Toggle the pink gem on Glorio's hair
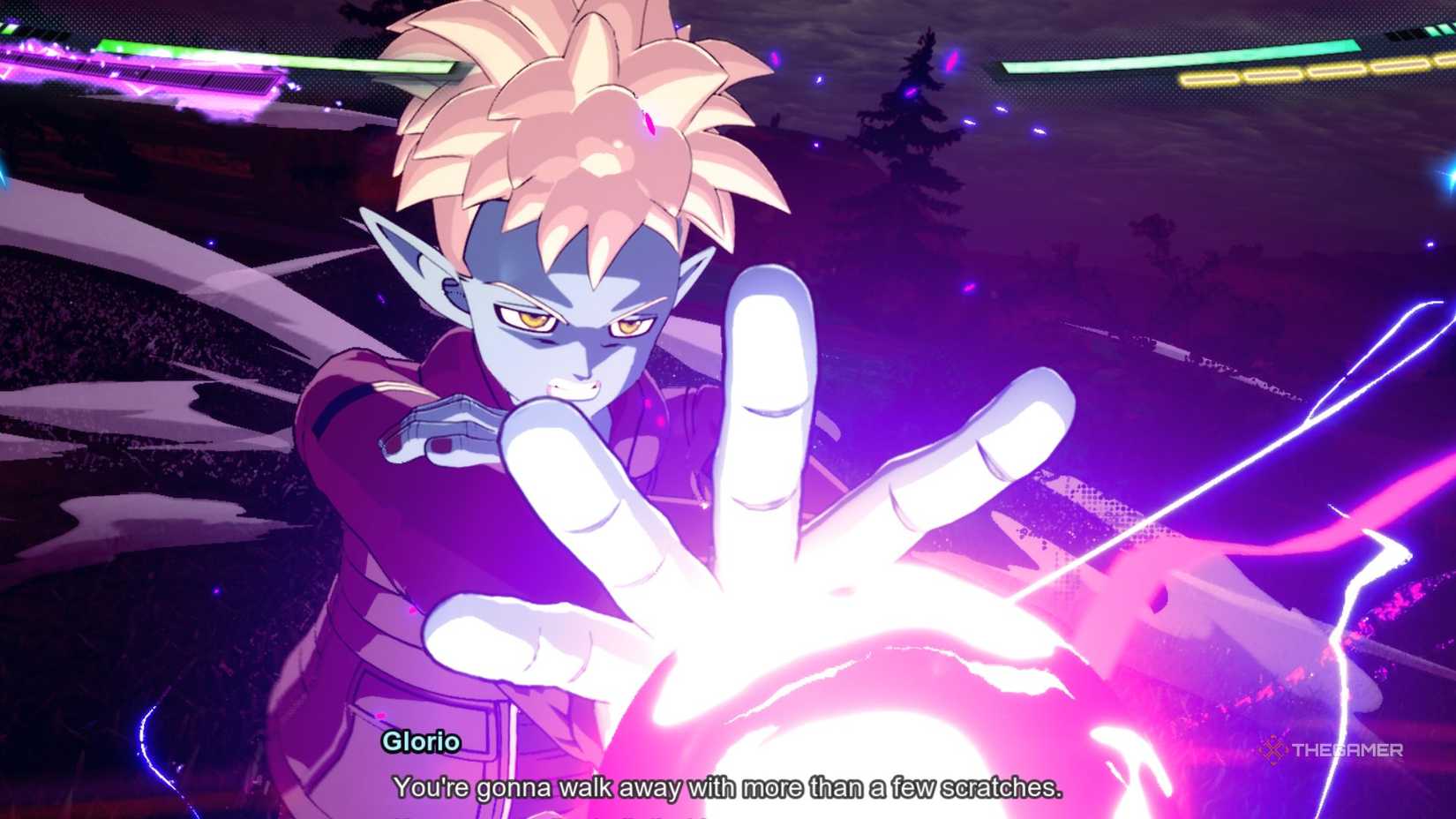1456x819 pixels. click(649, 124)
